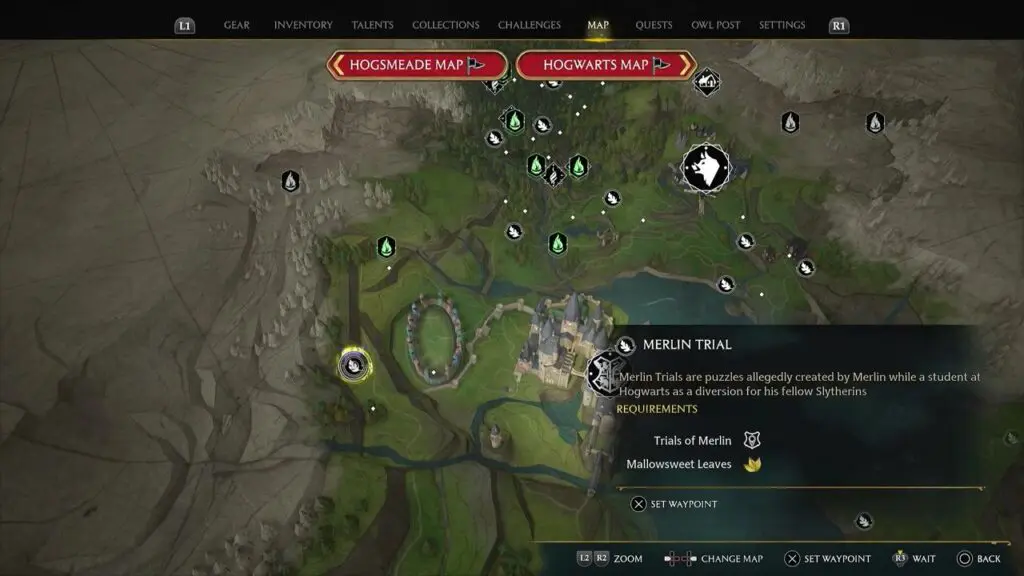Open the Hogwarts Map
The width and height of the screenshot is (1024, 576).
[606, 65]
